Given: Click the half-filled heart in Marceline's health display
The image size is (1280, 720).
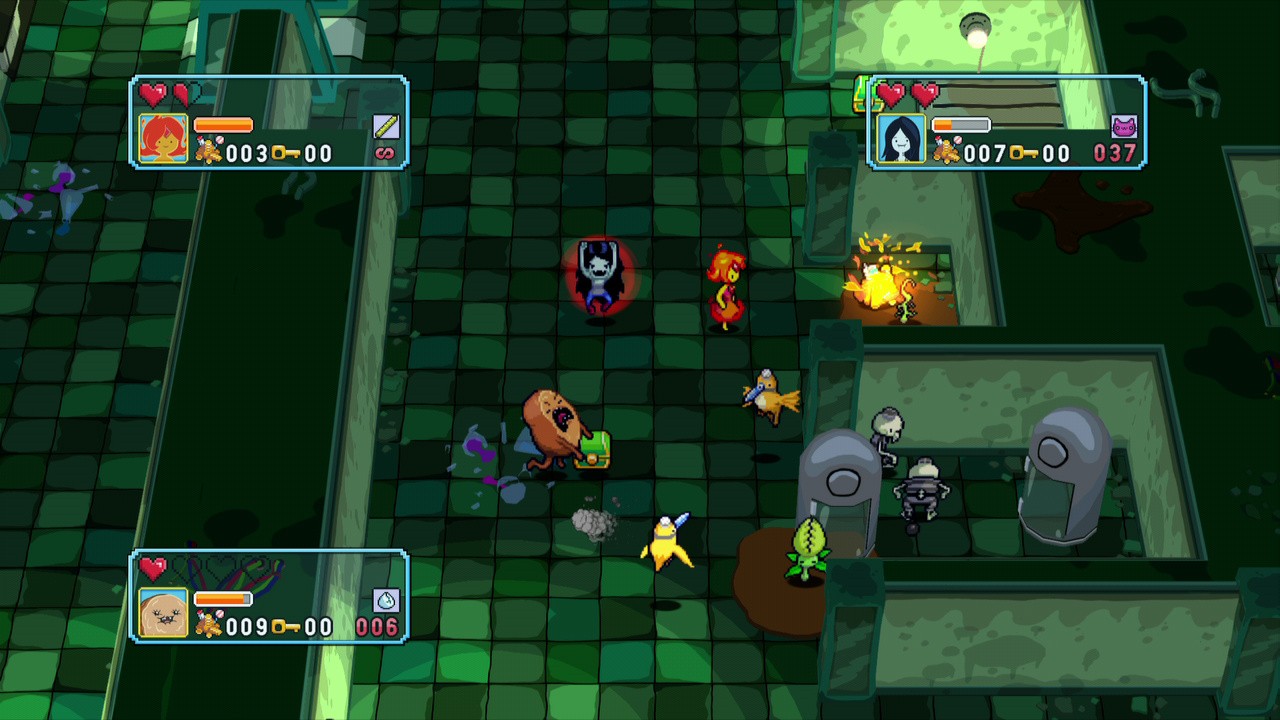Looking at the screenshot, I should [x=925, y=94].
